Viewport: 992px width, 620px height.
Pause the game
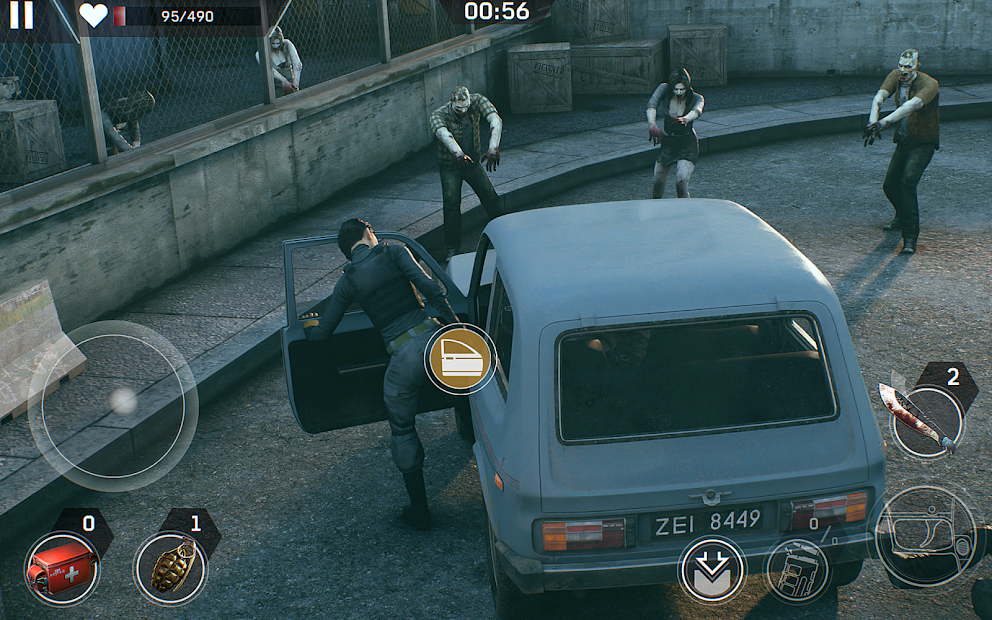pos(21,15)
